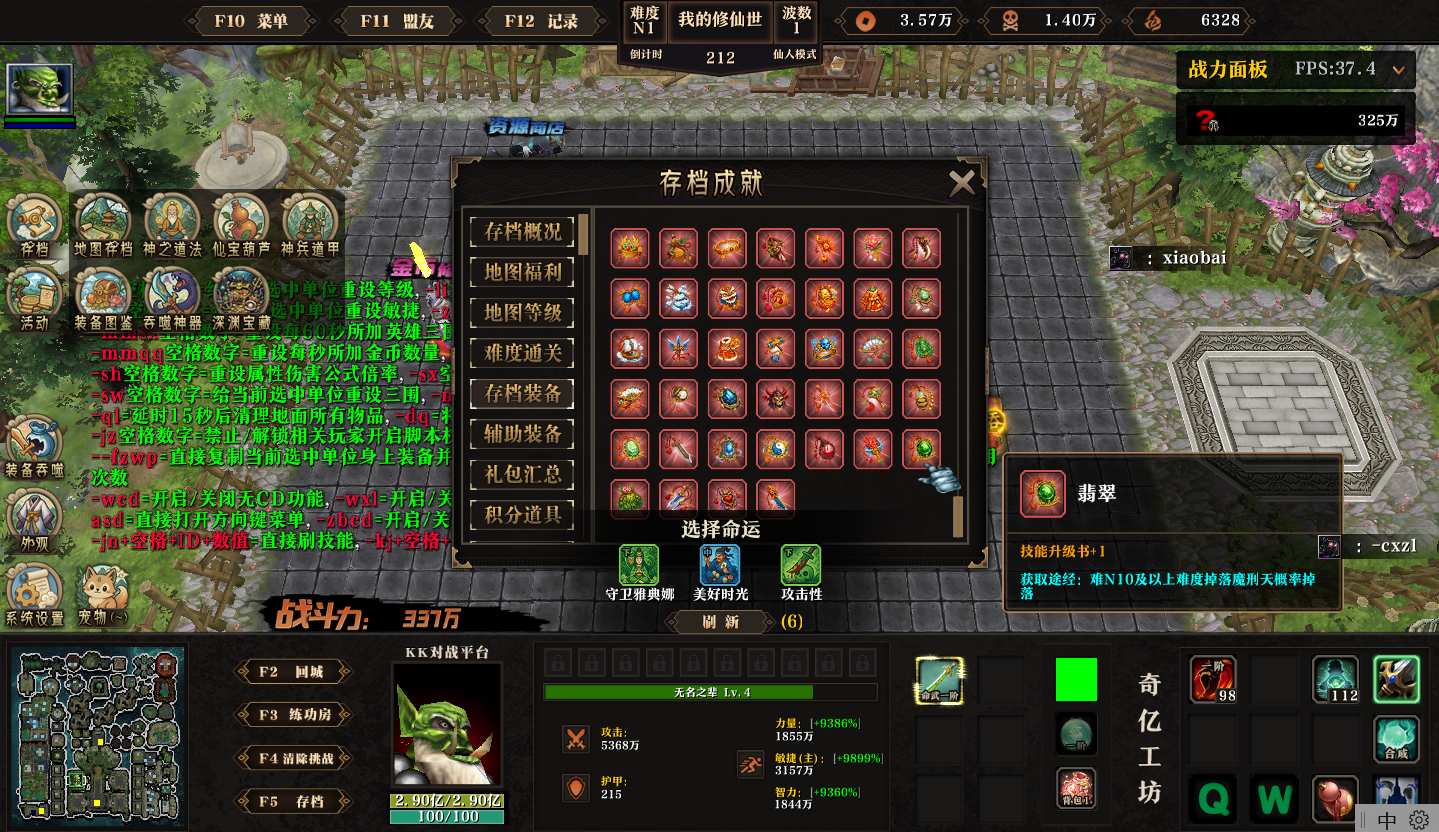Open the 地图福利 tab

(x=522, y=271)
